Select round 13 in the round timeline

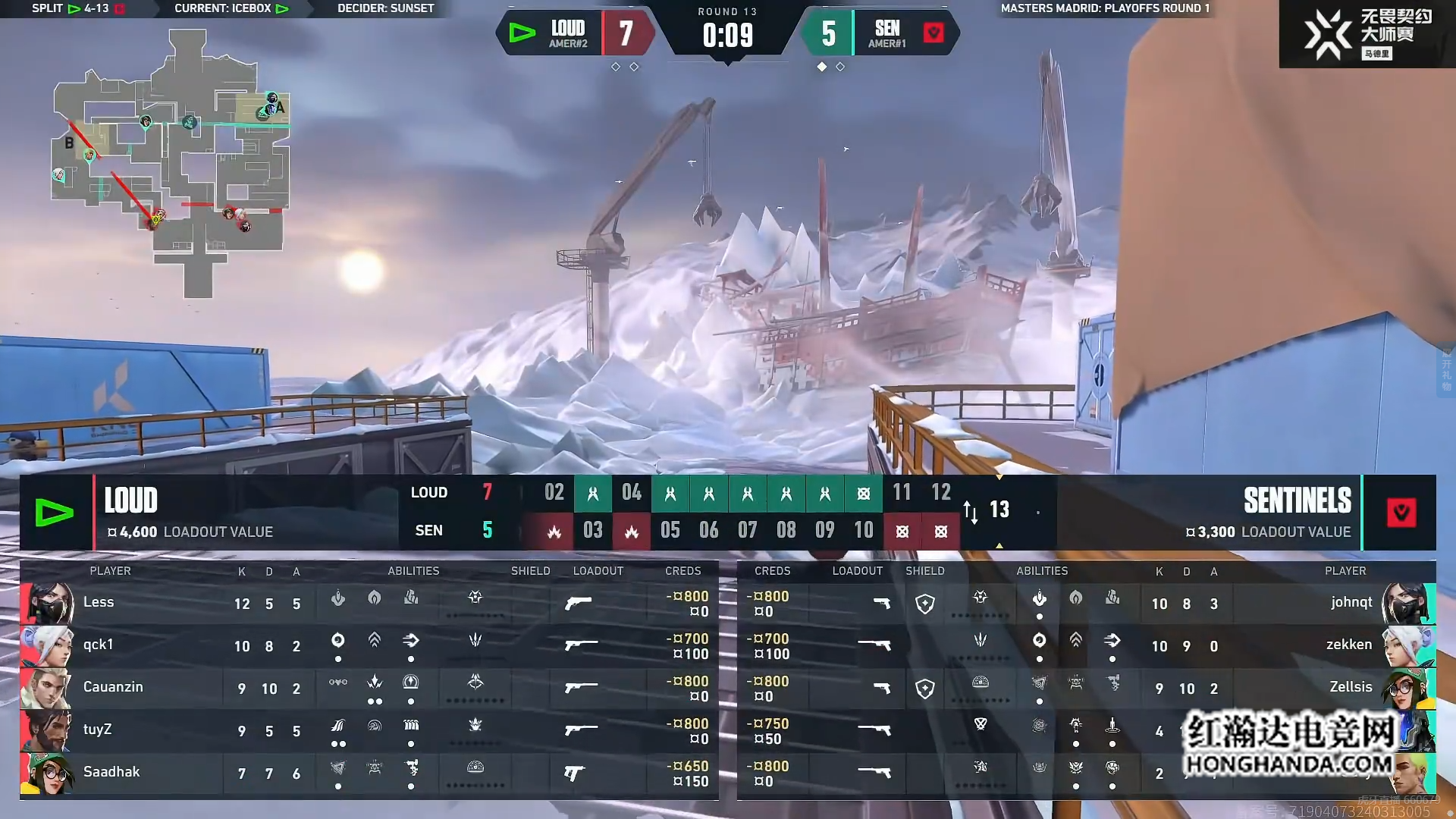(999, 510)
